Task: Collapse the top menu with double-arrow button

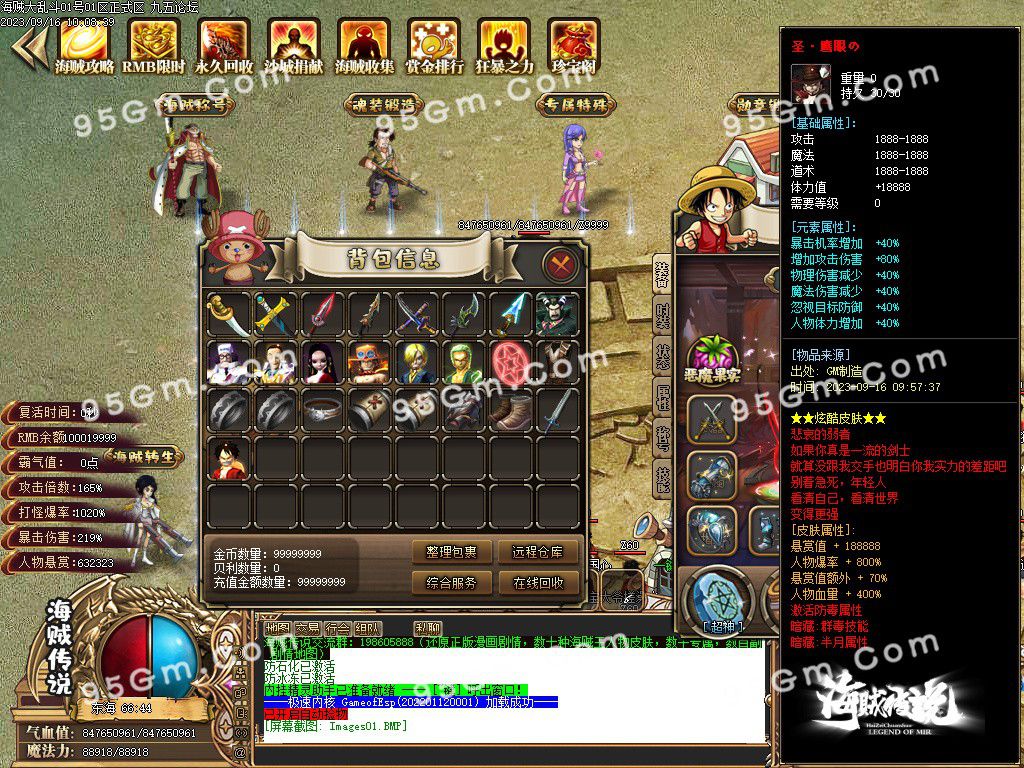Action: click(x=30, y=46)
